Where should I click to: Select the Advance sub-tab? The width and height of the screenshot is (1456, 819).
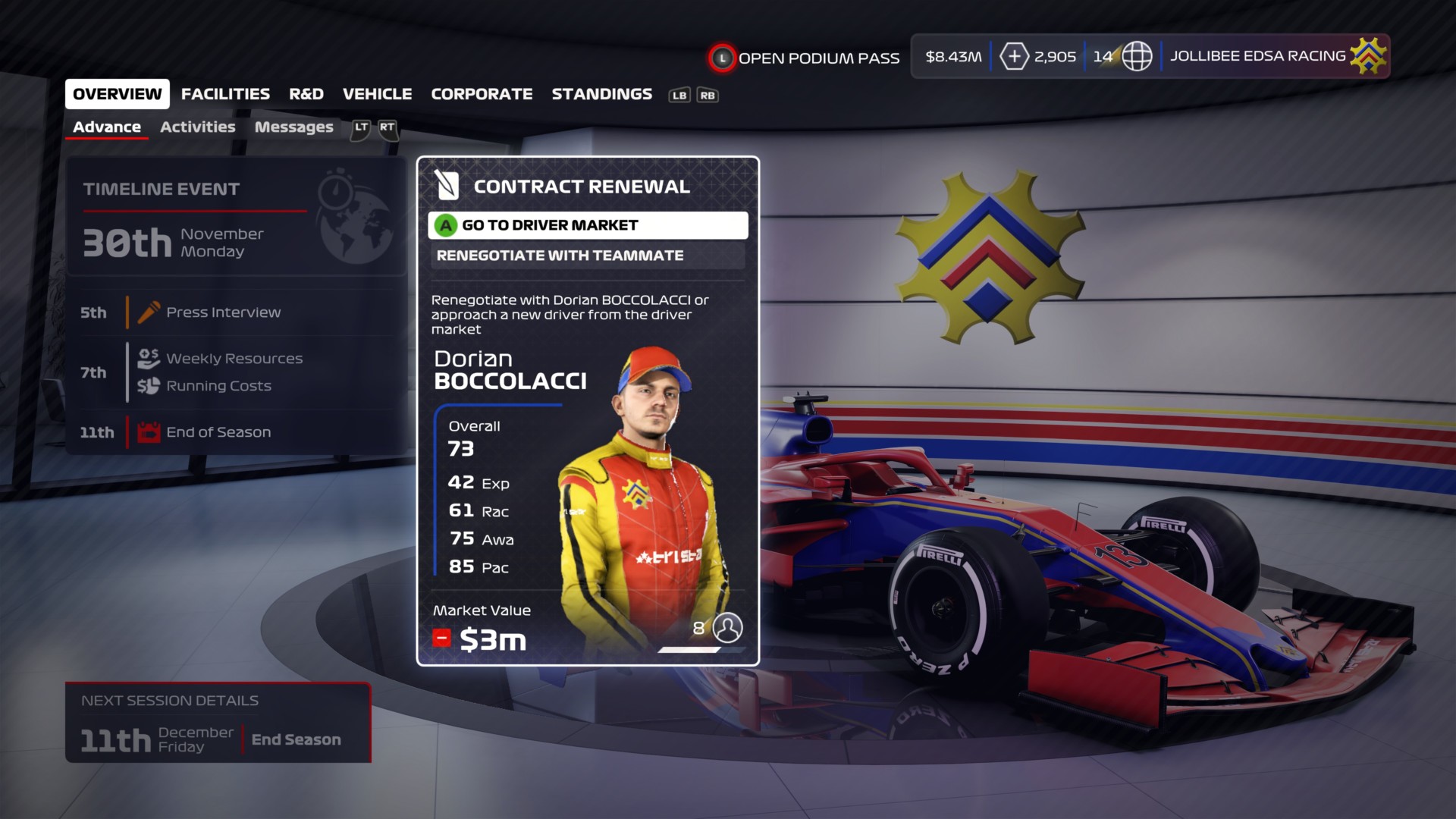(107, 127)
